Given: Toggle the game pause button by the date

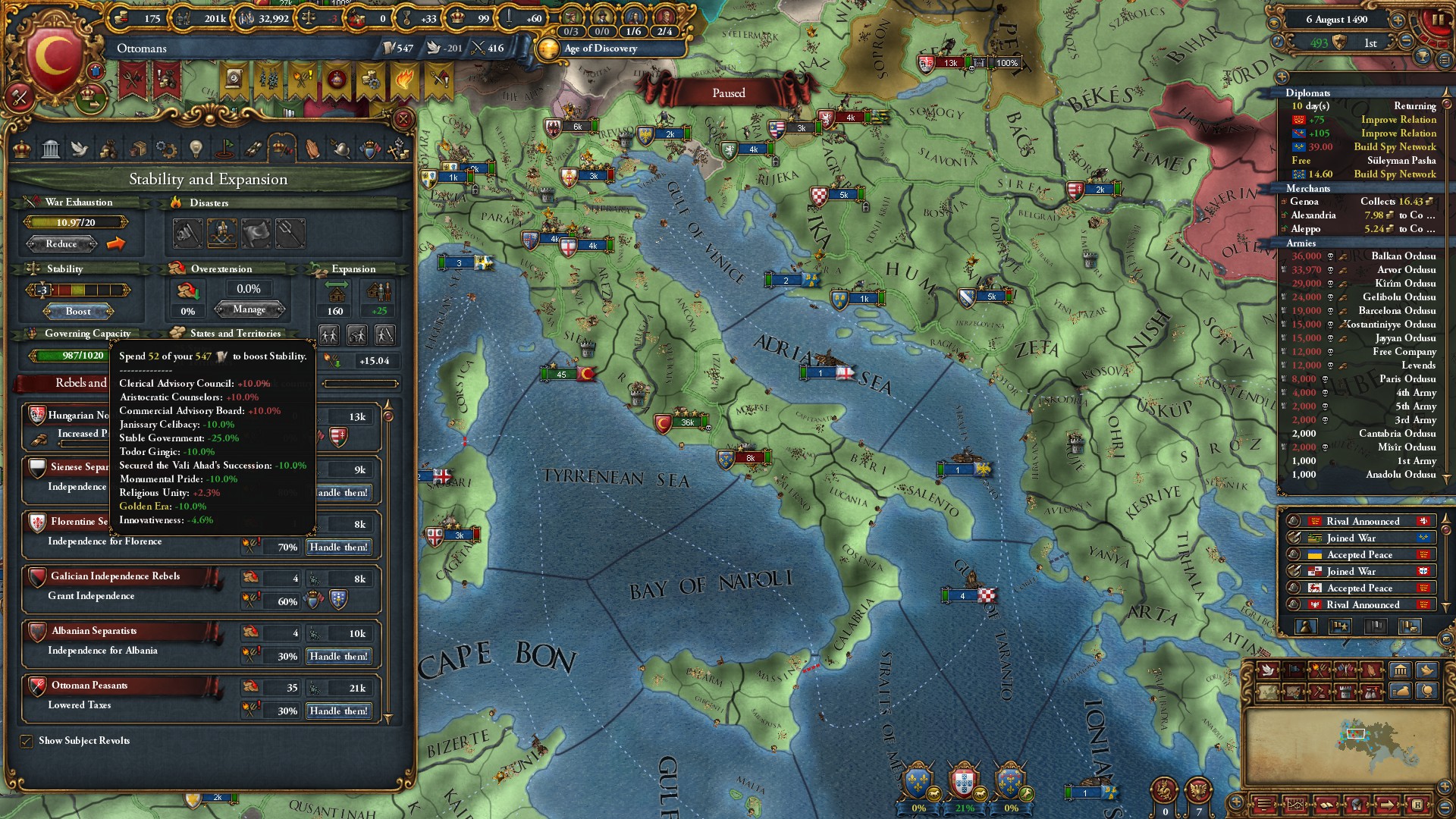Looking at the screenshot, I should click(1437, 20).
